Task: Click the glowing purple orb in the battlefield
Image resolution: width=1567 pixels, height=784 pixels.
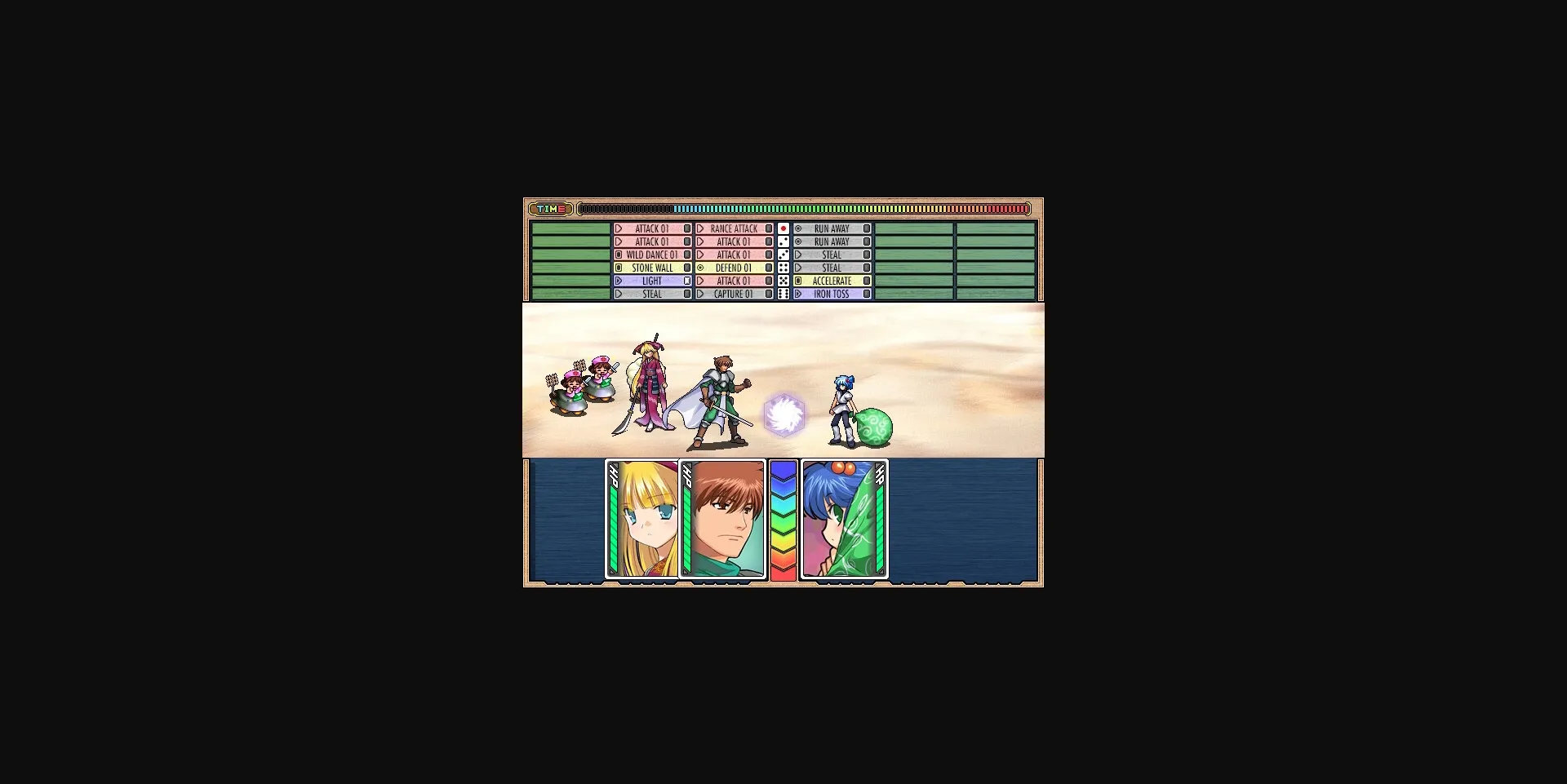Action: (x=783, y=416)
